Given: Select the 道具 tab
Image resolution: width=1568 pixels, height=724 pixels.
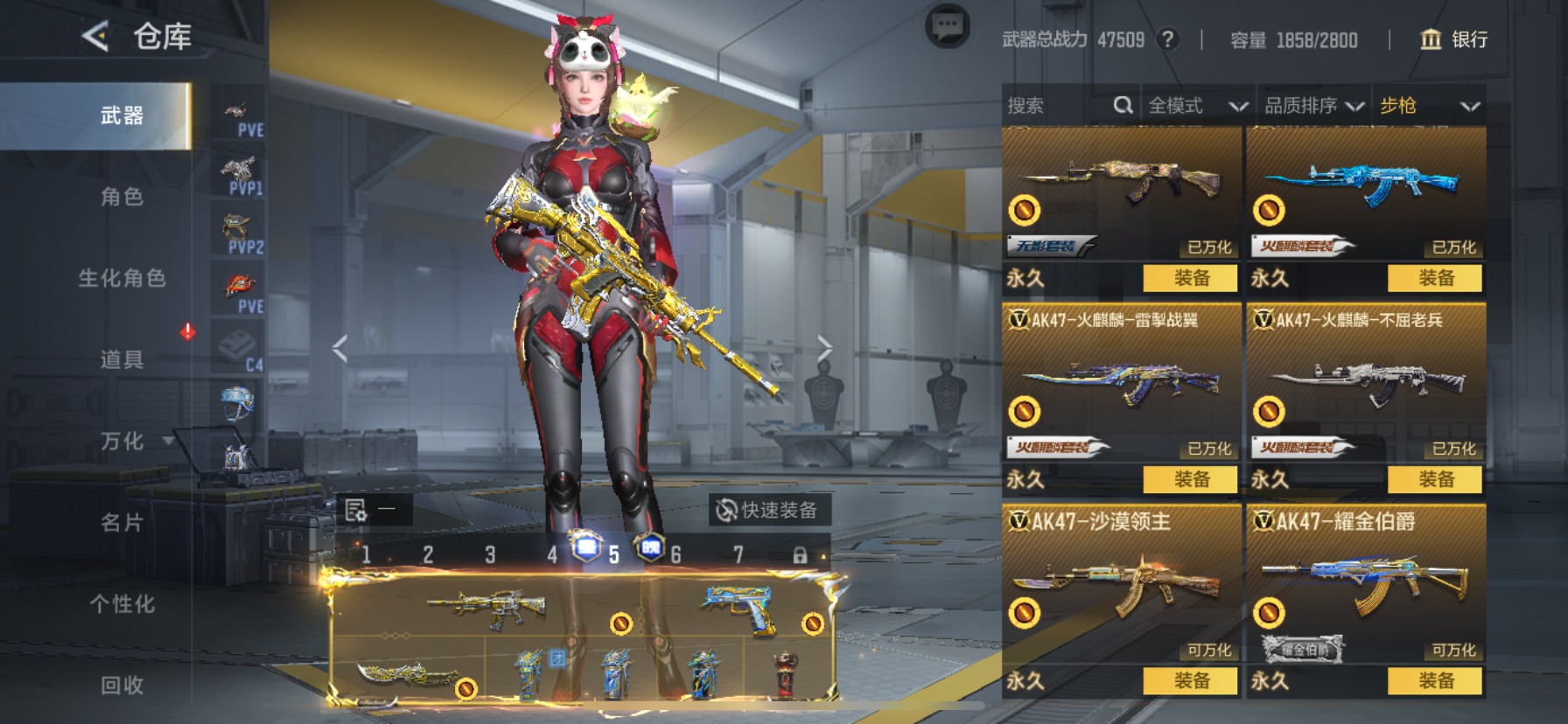Looking at the screenshot, I should 122,359.
